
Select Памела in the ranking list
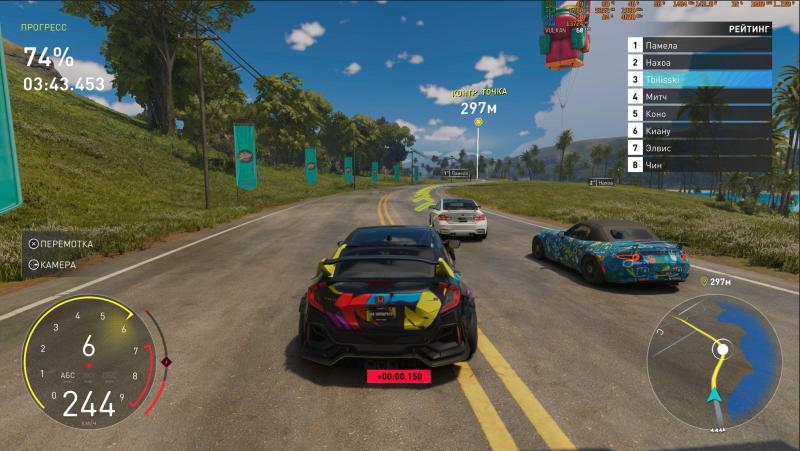coord(700,45)
